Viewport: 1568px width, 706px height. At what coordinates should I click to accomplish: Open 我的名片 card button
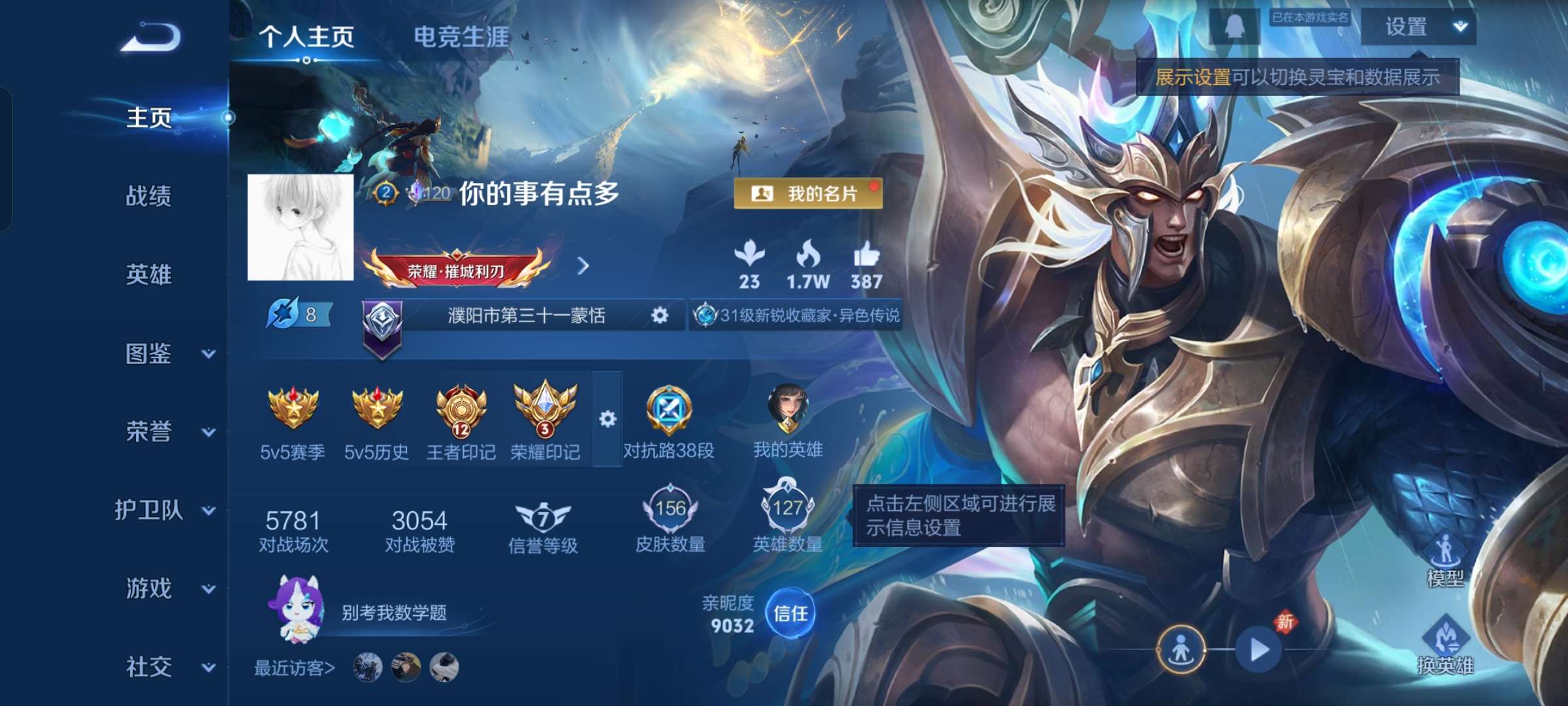pos(808,192)
